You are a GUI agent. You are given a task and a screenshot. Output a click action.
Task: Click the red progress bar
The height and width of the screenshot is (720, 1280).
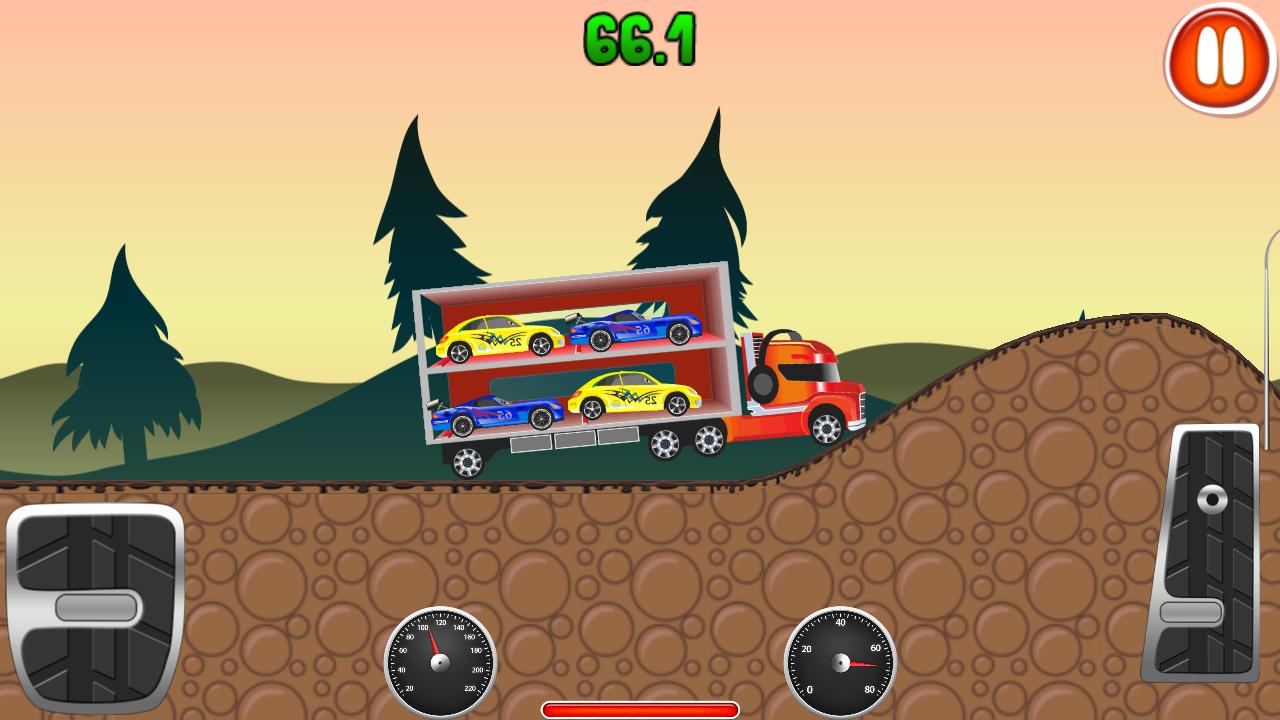point(640,709)
